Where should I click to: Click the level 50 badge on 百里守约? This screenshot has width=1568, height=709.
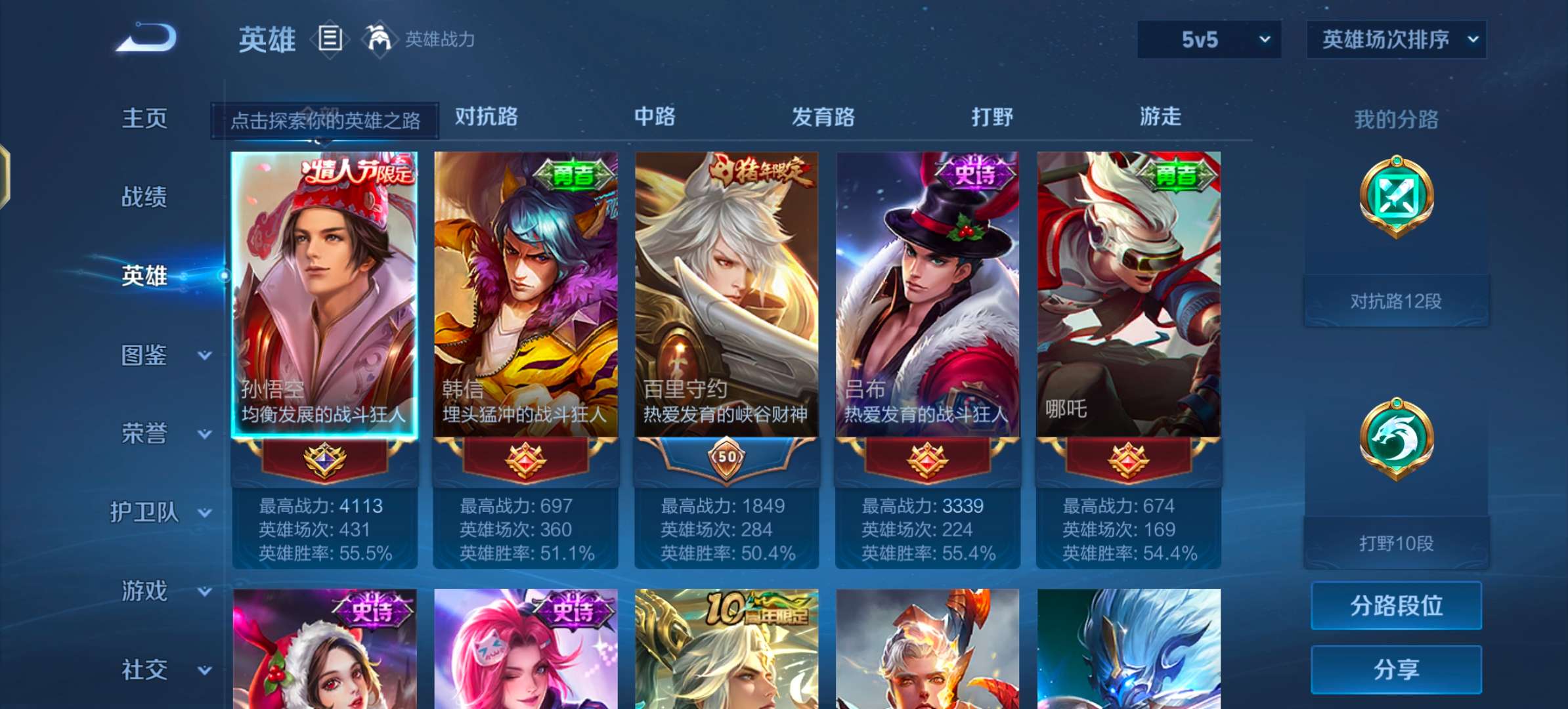tap(726, 460)
